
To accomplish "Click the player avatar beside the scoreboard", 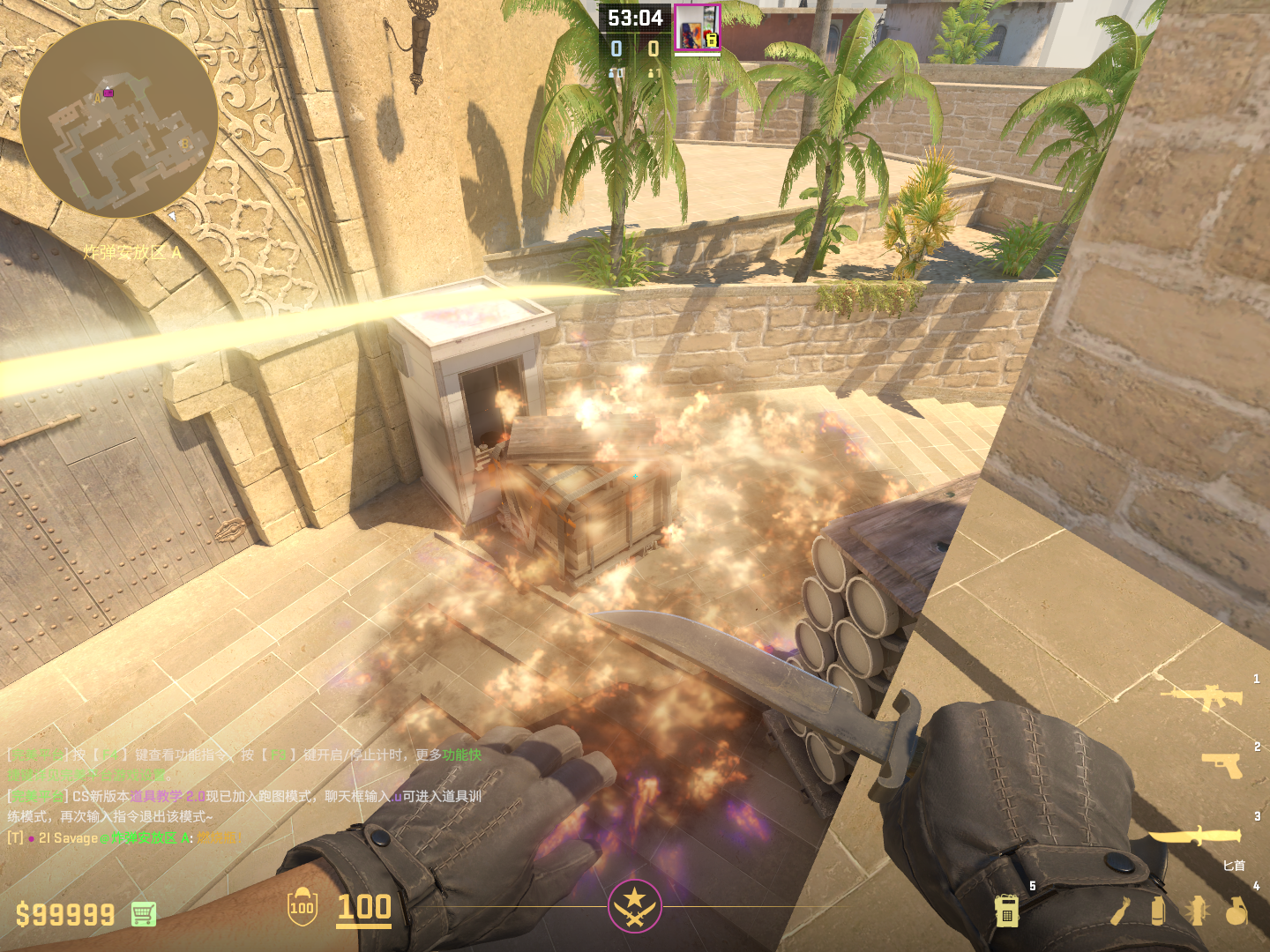I will tap(697, 28).
